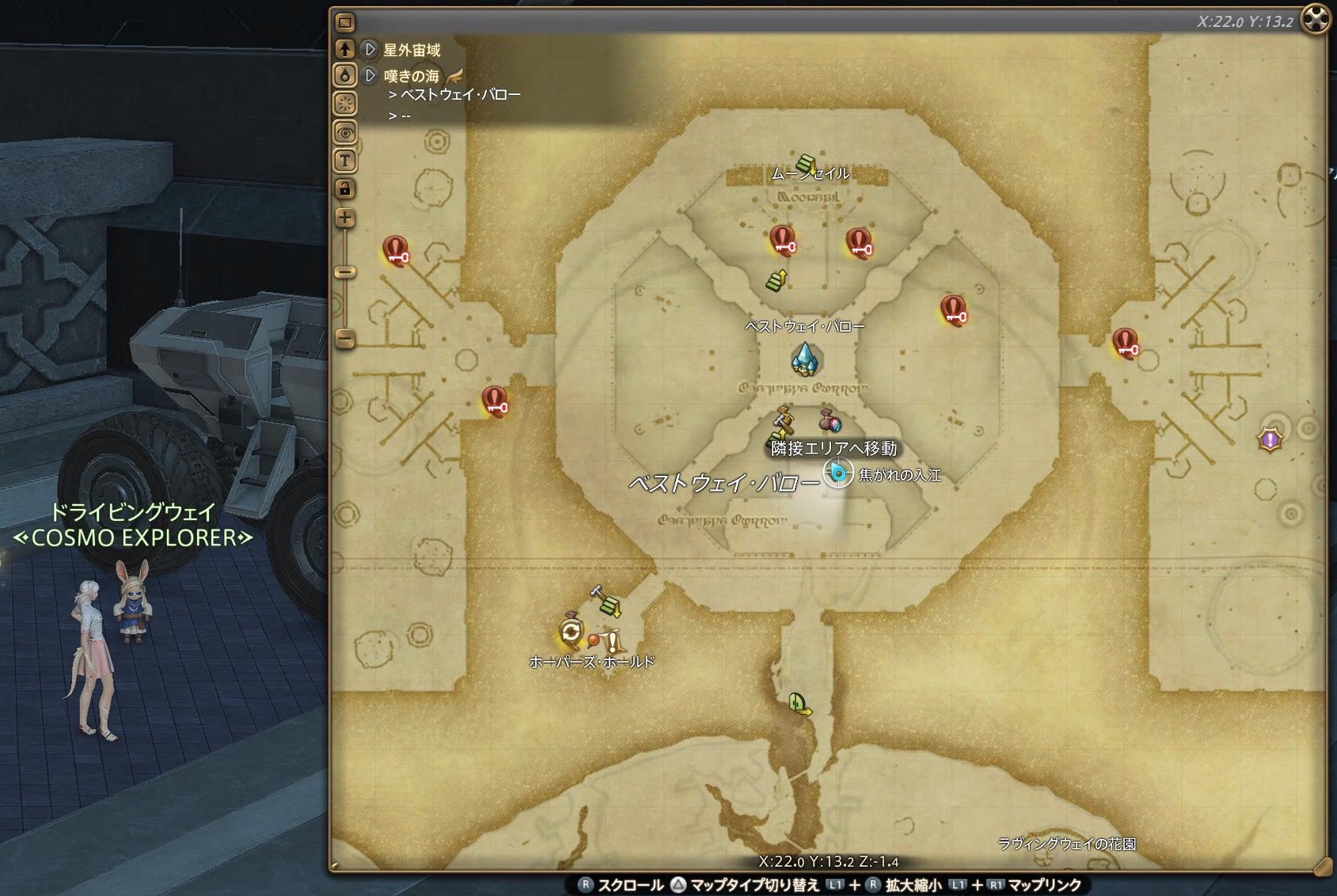
Task: Toggle the eye icon visibility button
Action: [345, 132]
